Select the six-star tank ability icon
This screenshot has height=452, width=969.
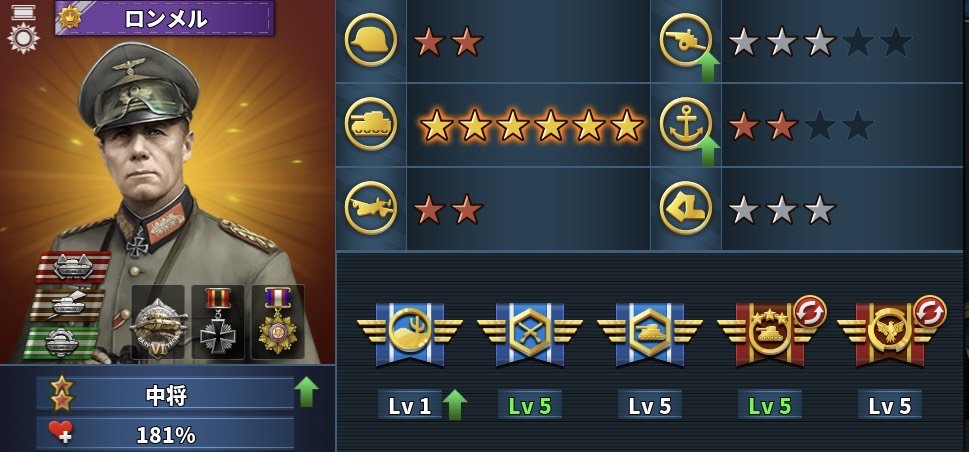click(370, 125)
